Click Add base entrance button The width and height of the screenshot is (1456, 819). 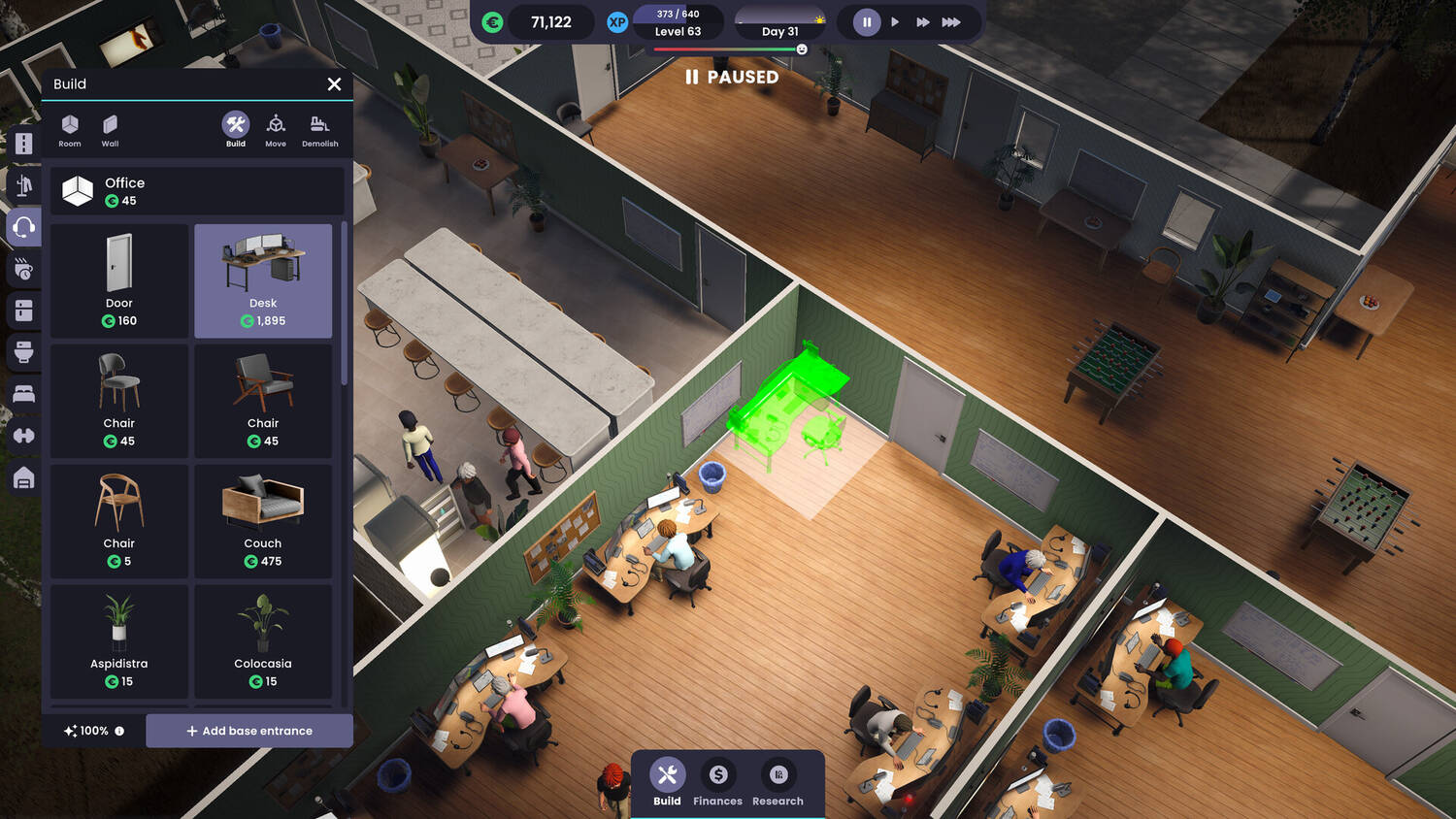click(x=249, y=731)
